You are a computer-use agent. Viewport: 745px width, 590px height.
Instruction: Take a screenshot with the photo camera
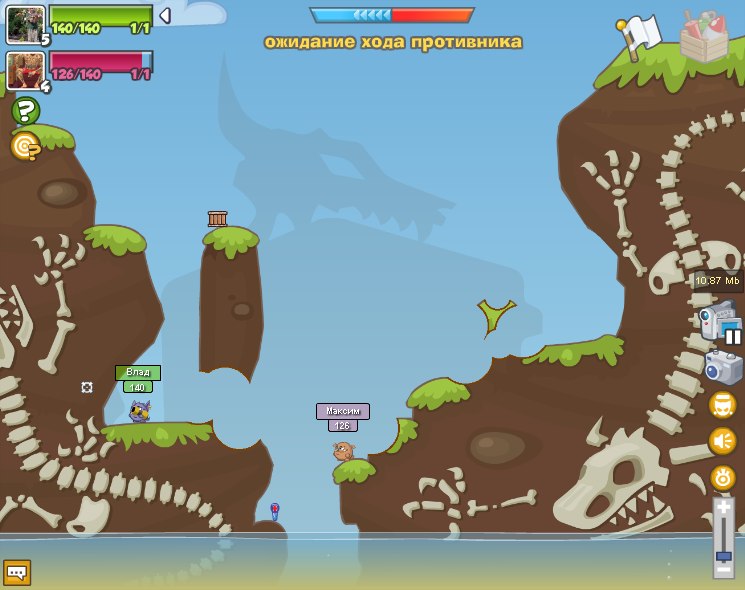pyautogui.click(x=723, y=367)
